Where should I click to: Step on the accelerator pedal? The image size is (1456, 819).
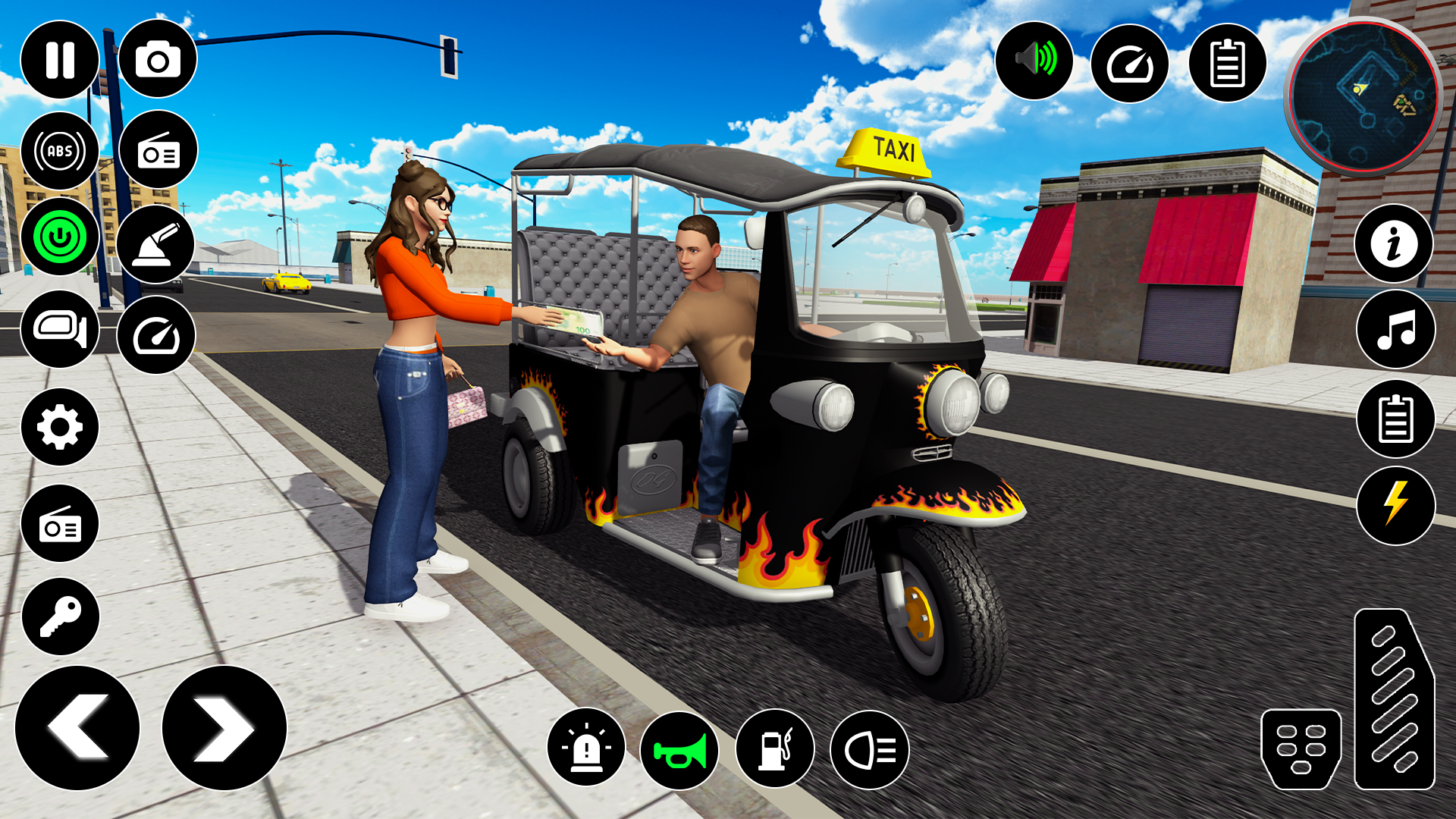pos(1394,699)
